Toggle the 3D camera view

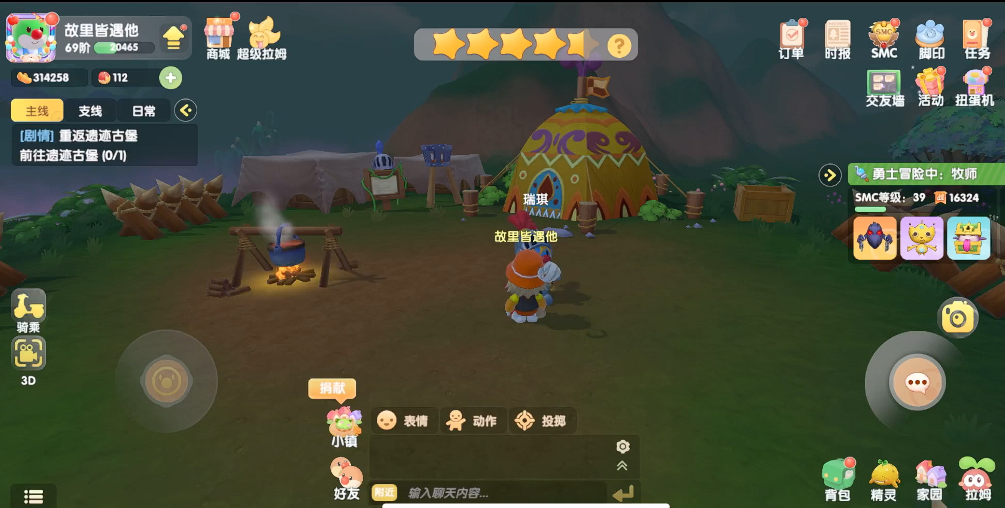point(28,356)
